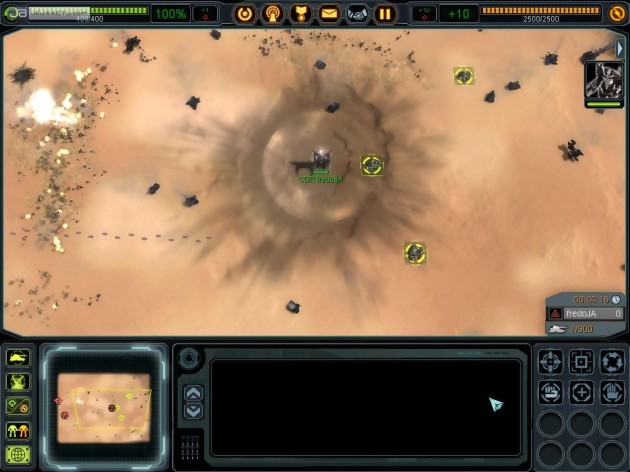
Task: Open the messages envelope icon
Action: [x=329, y=14]
